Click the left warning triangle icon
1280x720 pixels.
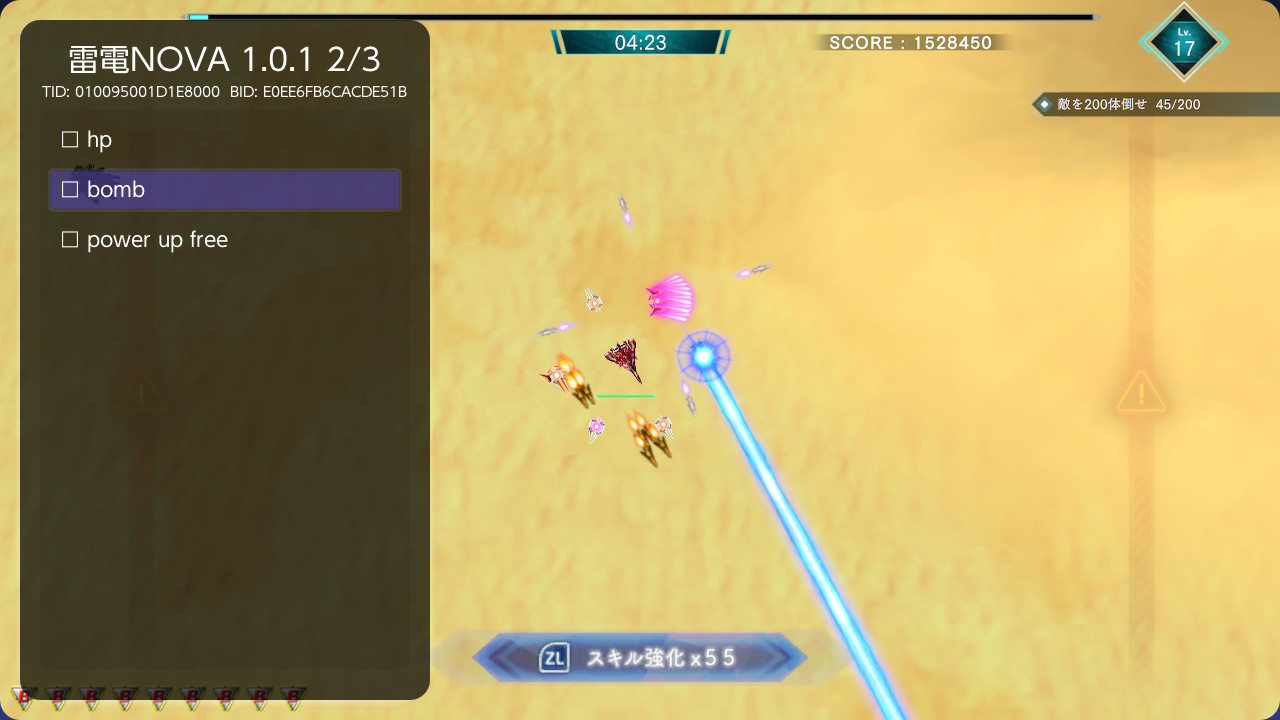click(x=141, y=394)
